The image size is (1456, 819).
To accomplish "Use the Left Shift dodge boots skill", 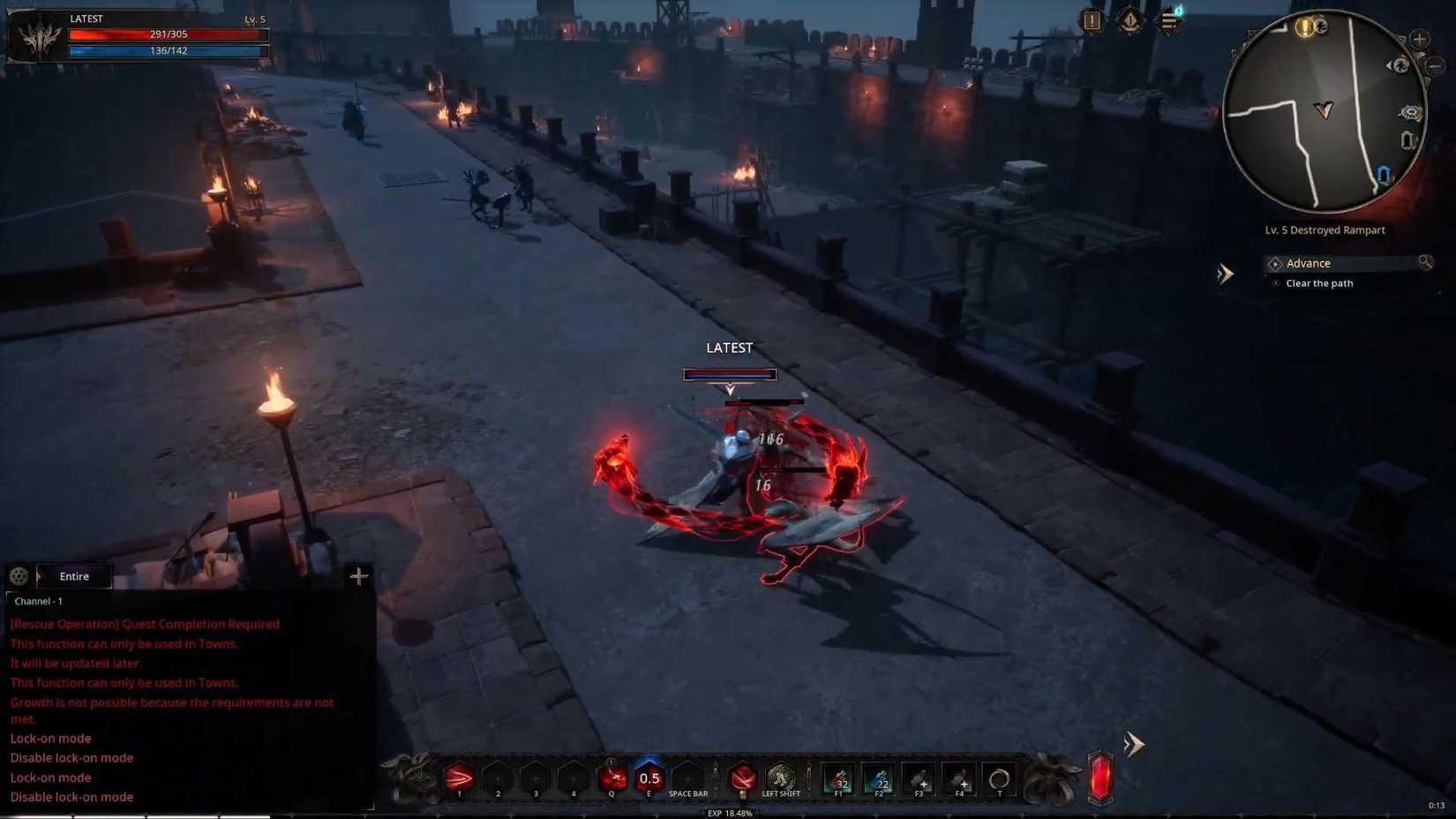I will click(x=781, y=779).
